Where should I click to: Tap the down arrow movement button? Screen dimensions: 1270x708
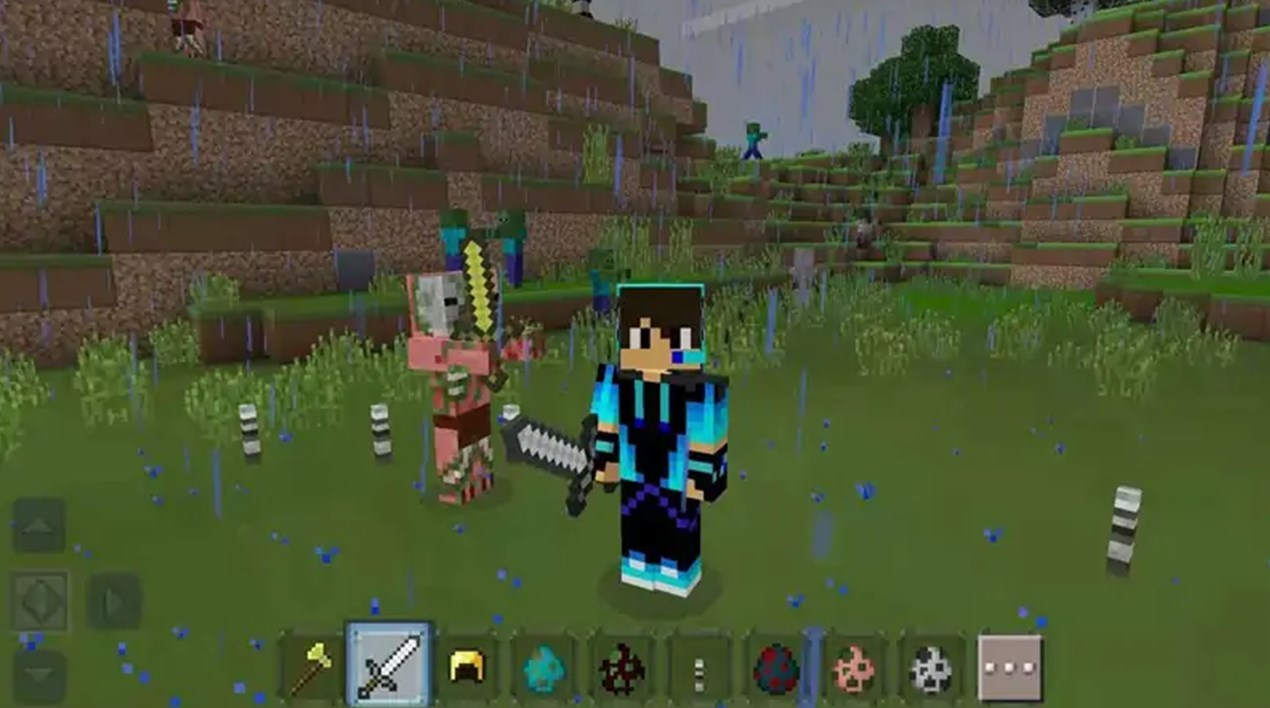point(39,676)
